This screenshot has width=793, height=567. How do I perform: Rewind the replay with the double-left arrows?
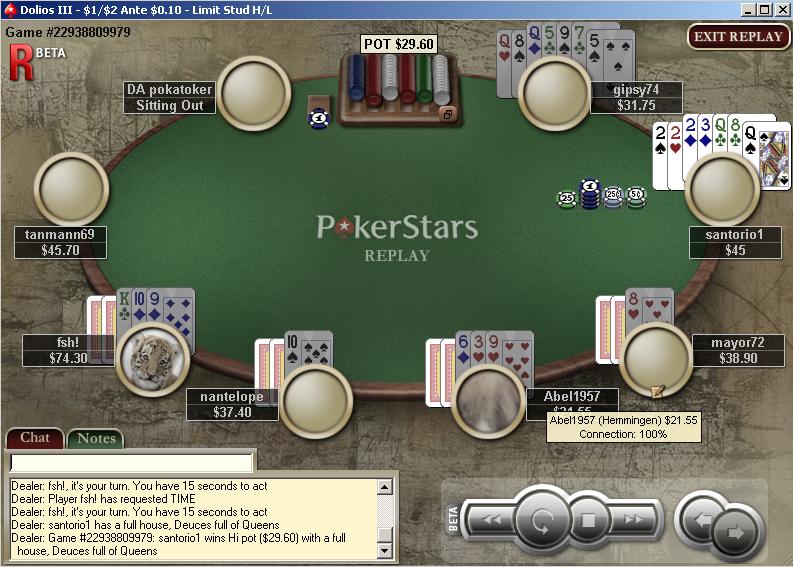[x=490, y=520]
